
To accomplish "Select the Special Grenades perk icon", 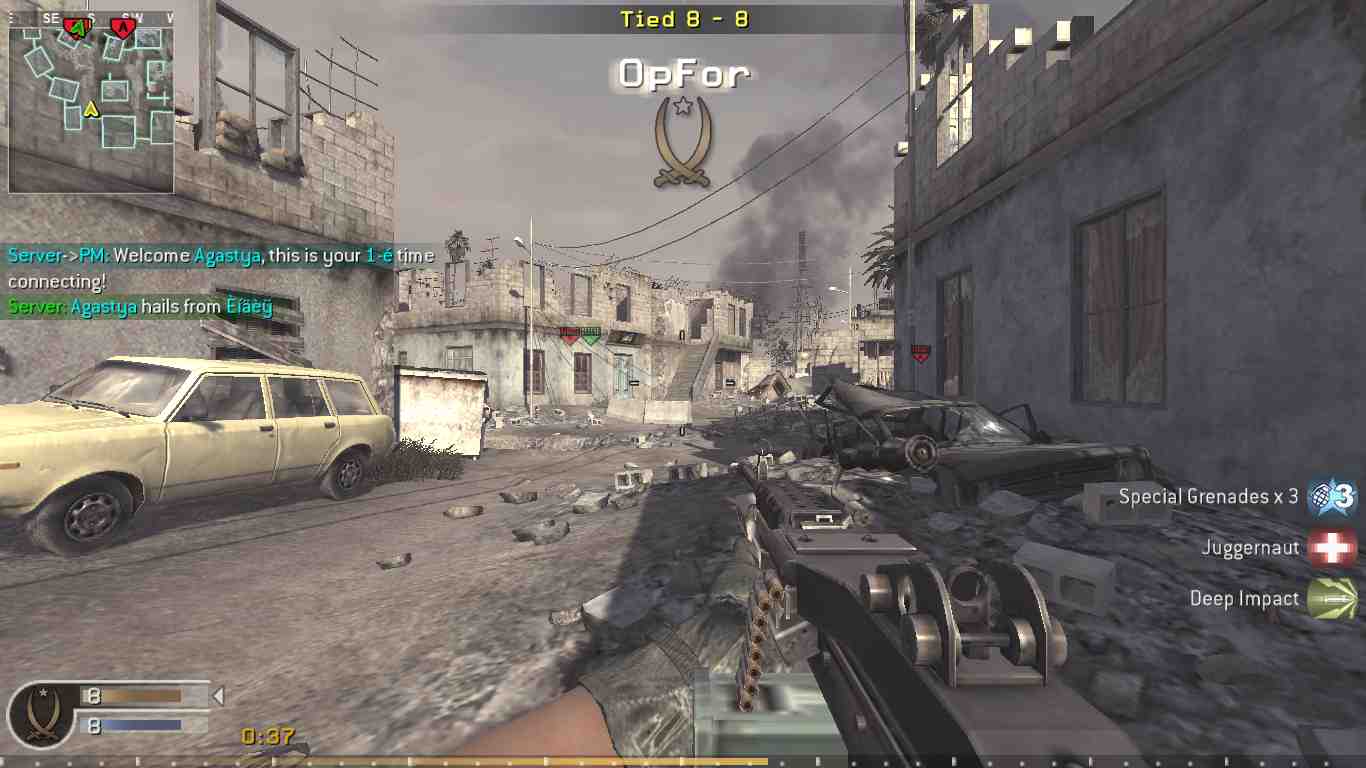I will point(1333,496).
